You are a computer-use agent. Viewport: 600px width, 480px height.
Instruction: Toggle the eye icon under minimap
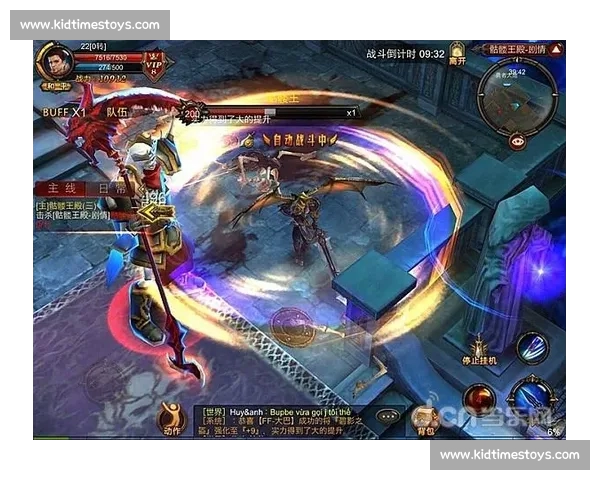(517, 141)
